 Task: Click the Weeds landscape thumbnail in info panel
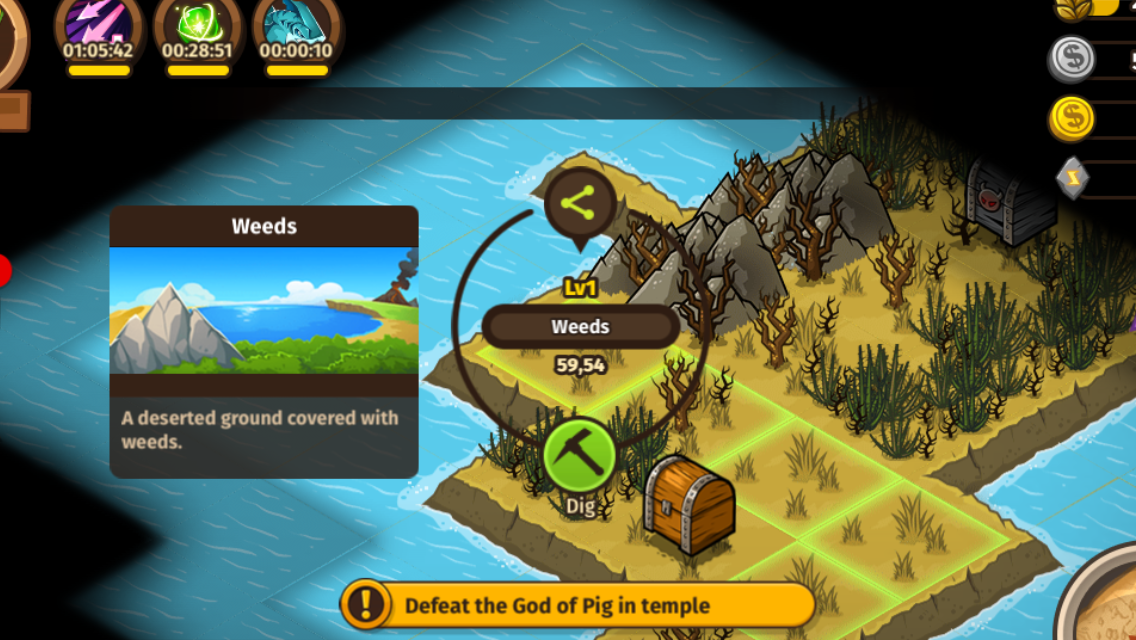point(264,310)
